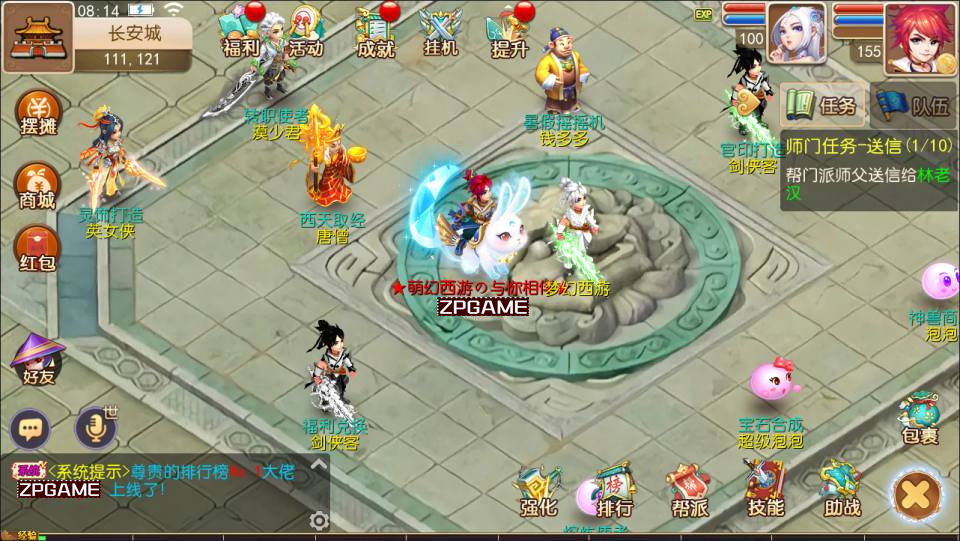Open the 成就 achievements icon
This screenshot has width=960, height=541.
(375, 32)
